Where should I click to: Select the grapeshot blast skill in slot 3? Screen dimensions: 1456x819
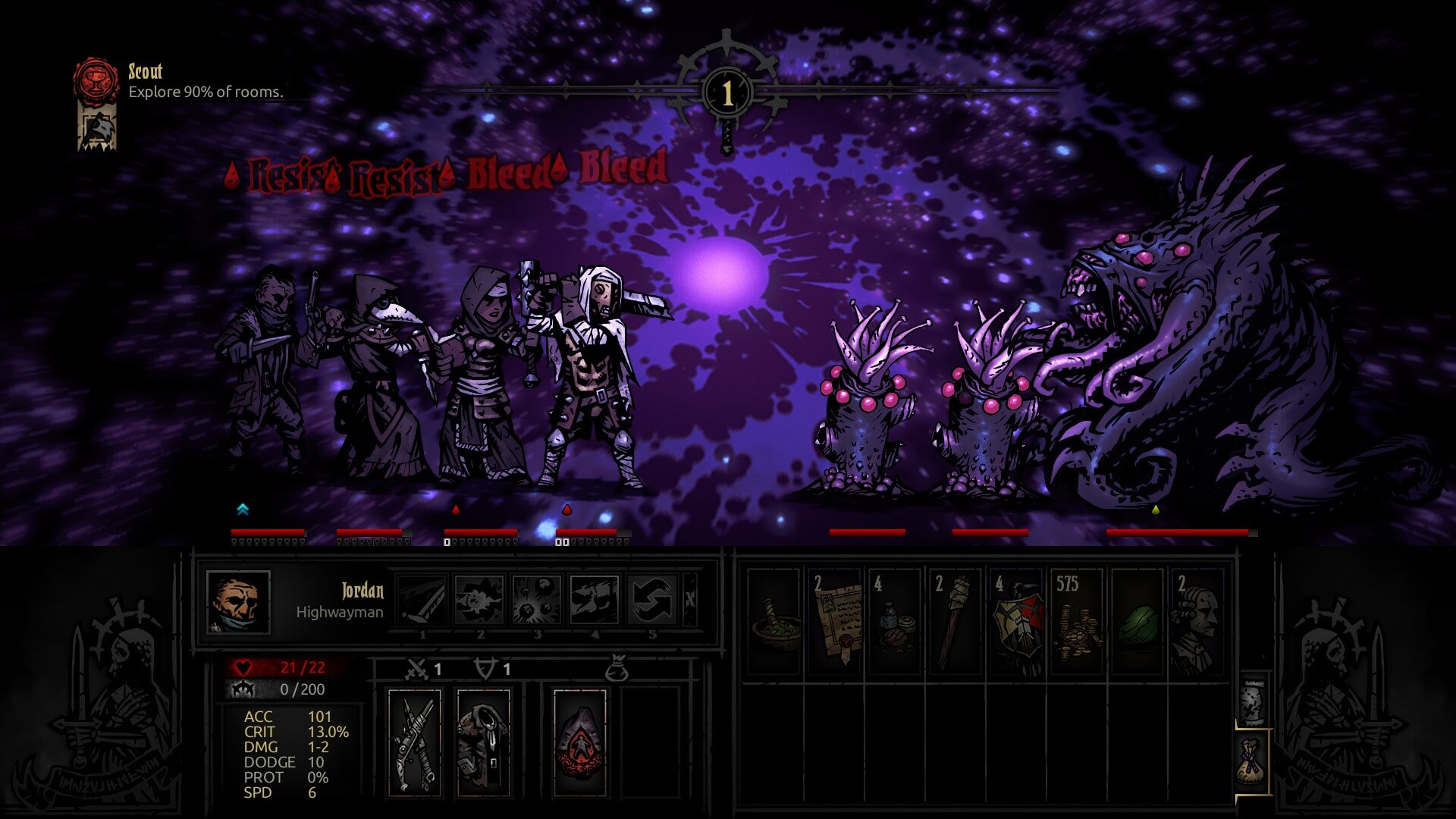[538, 601]
